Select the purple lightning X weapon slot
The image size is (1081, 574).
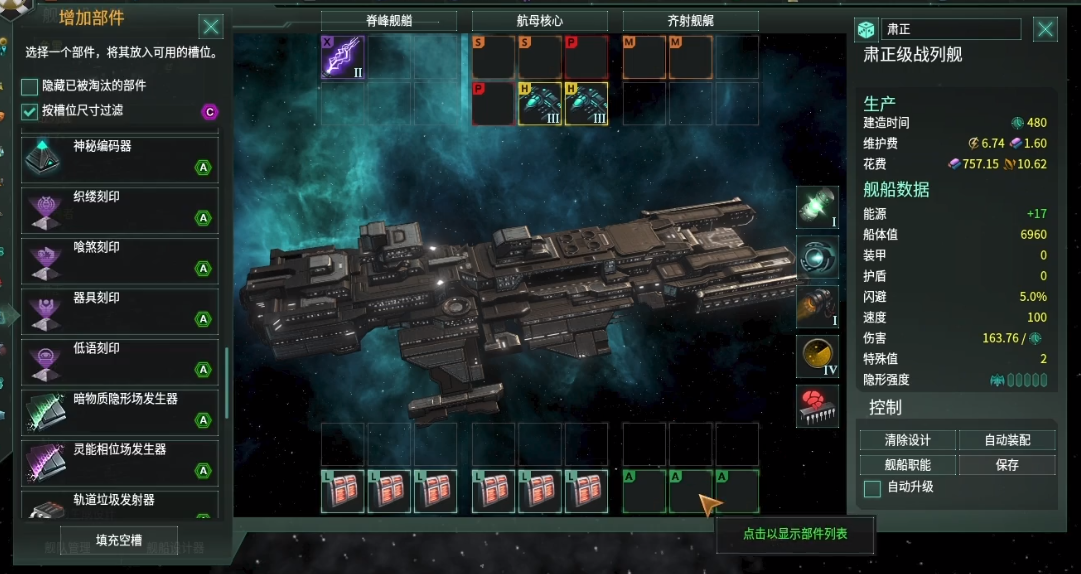tap(342, 57)
